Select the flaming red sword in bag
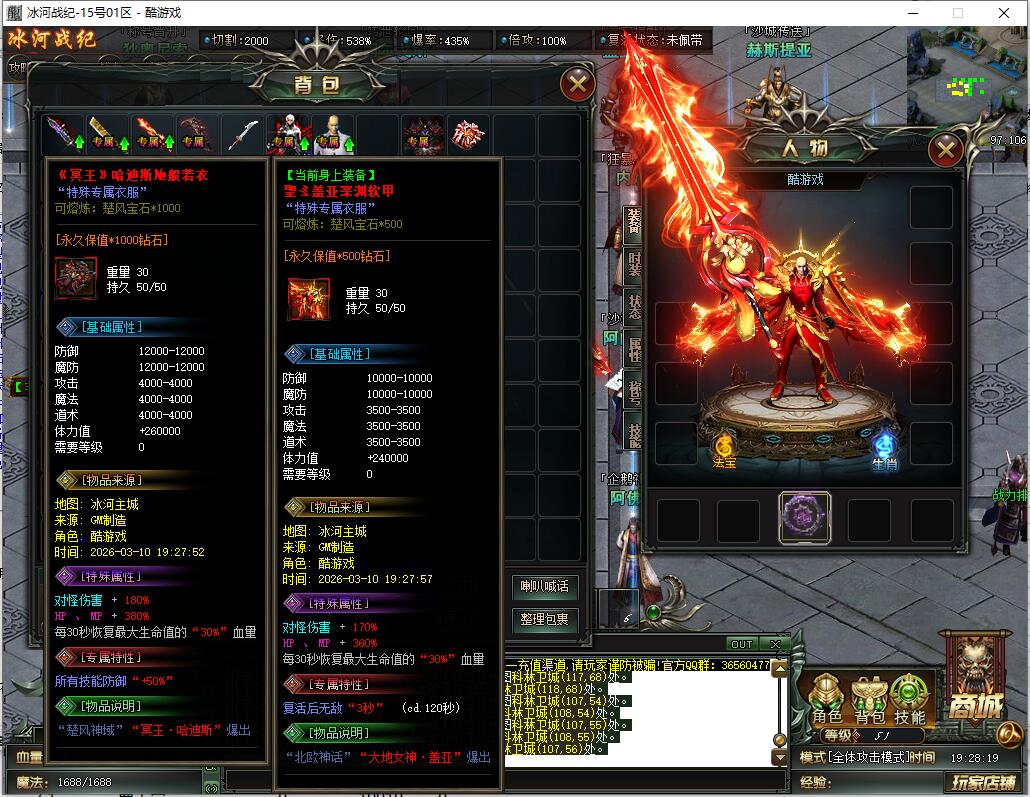 point(150,134)
